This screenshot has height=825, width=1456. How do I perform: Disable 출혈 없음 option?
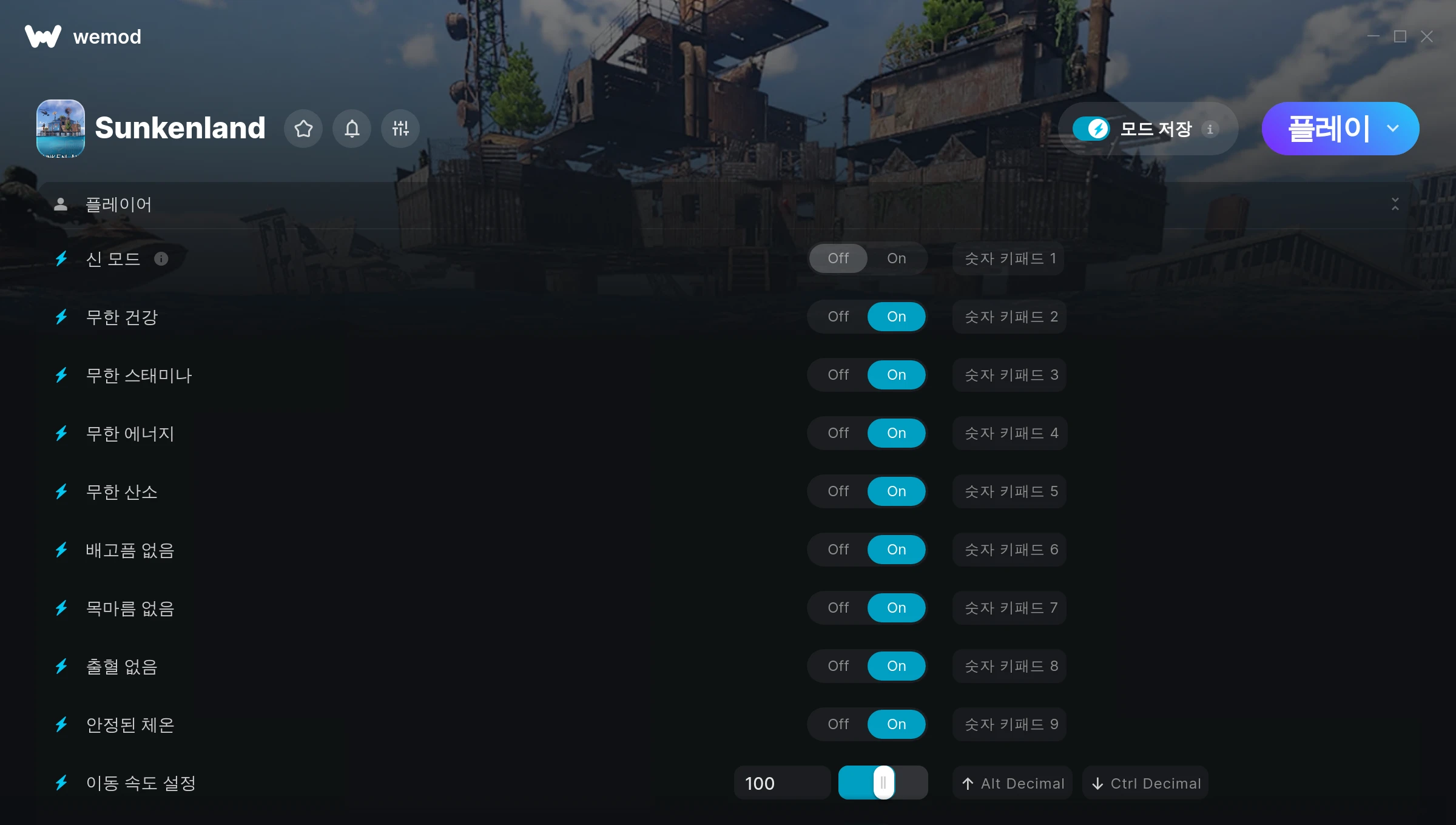pos(838,666)
